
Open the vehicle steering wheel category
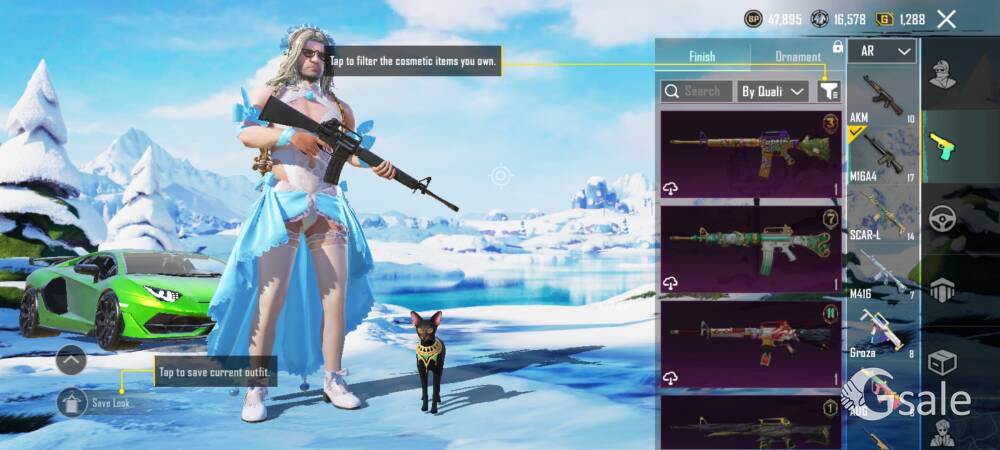tap(942, 219)
